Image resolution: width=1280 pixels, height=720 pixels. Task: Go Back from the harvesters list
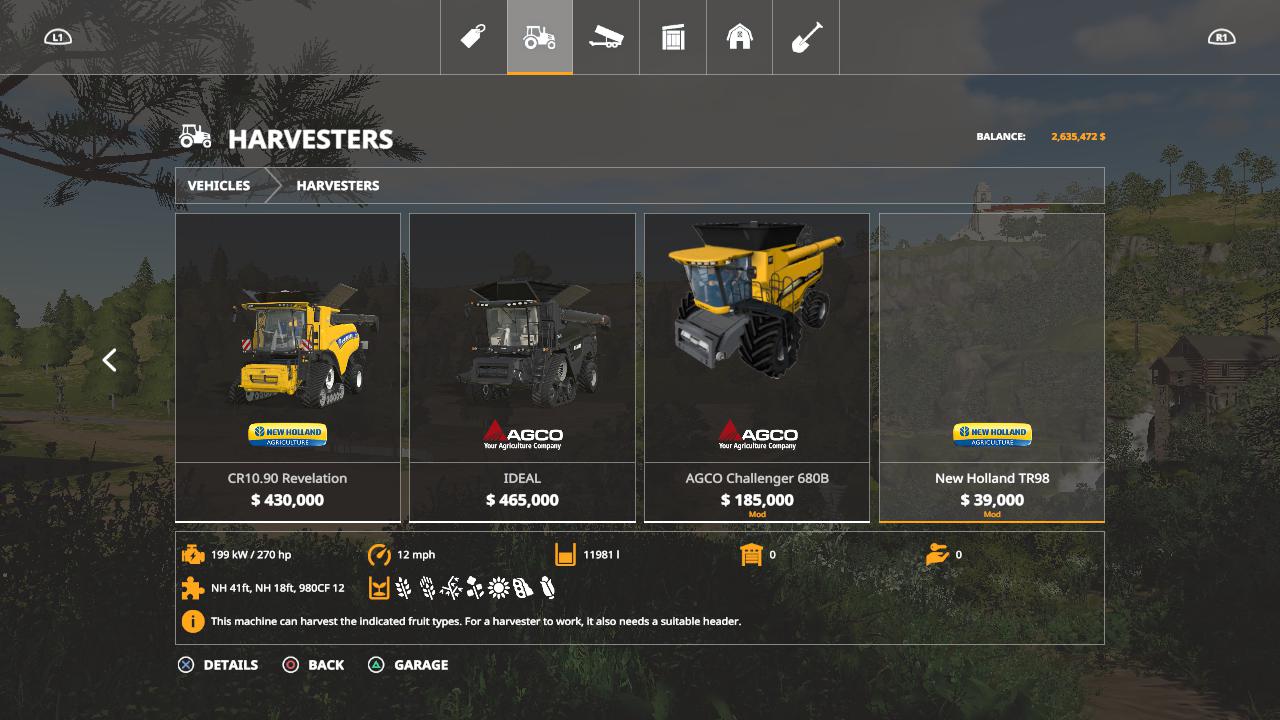(x=314, y=665)
